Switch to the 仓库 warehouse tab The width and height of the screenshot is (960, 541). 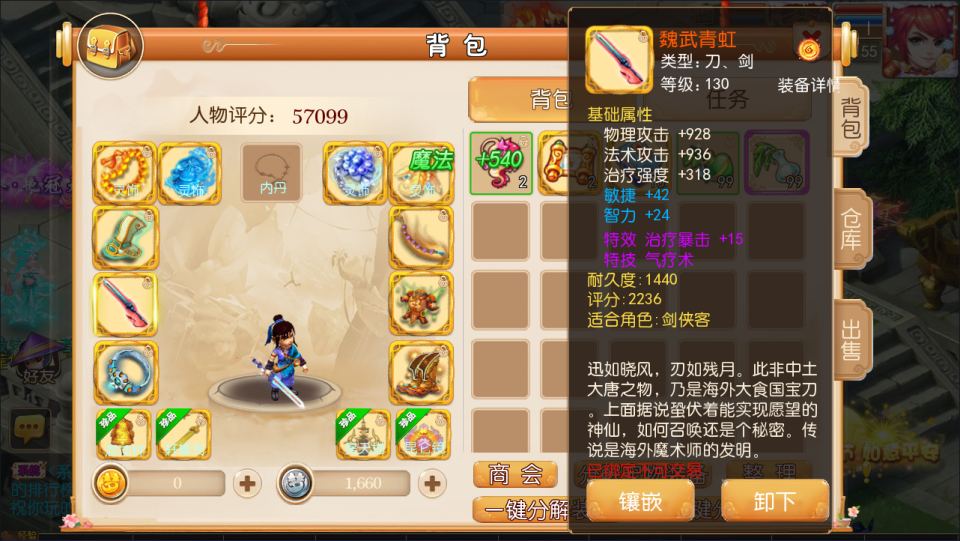(852, 231)
